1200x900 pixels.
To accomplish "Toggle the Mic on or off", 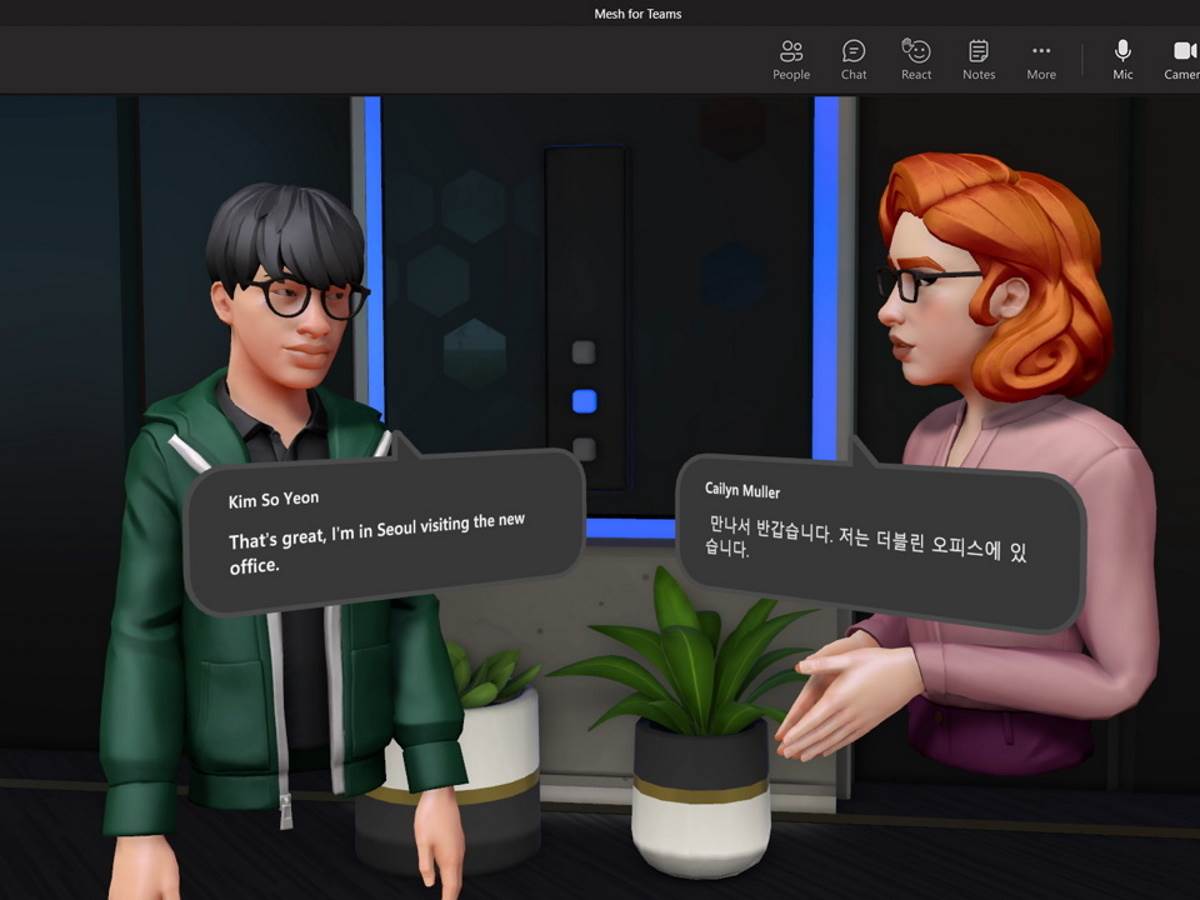I will pos(1123,59).
